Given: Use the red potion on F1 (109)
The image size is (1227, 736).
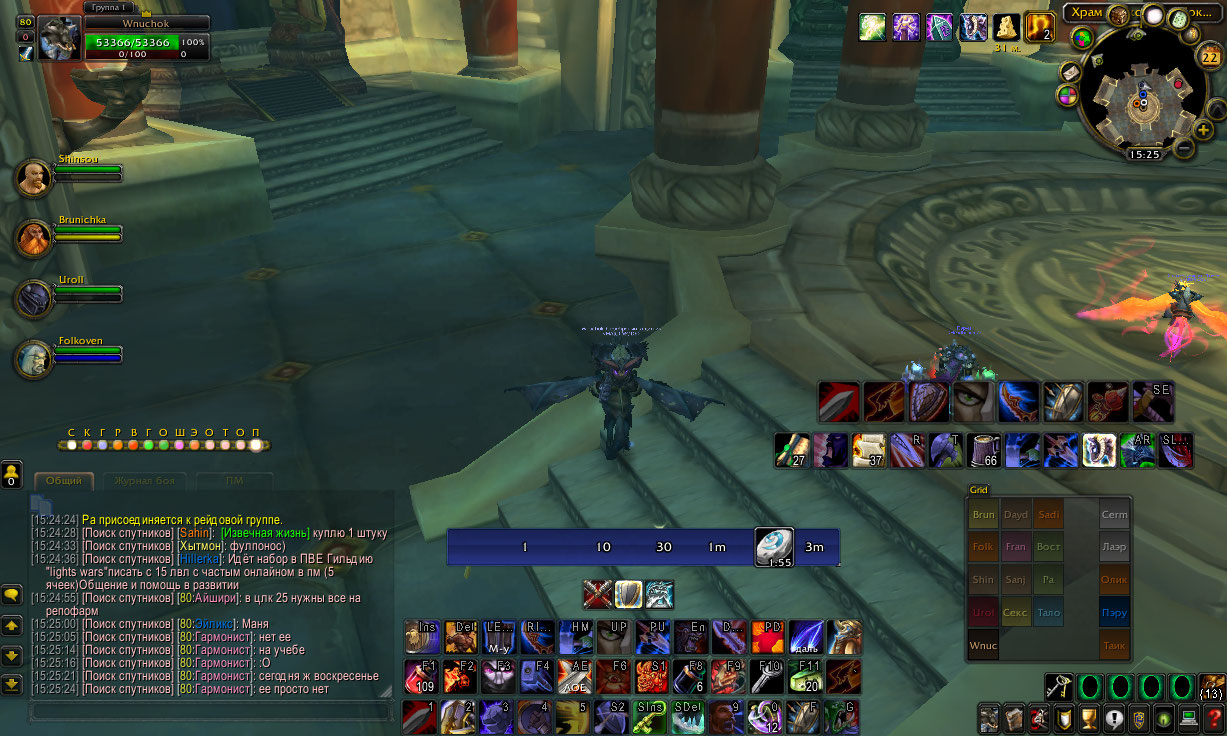Looking at the screenshot, I should [x=421, y=676].
